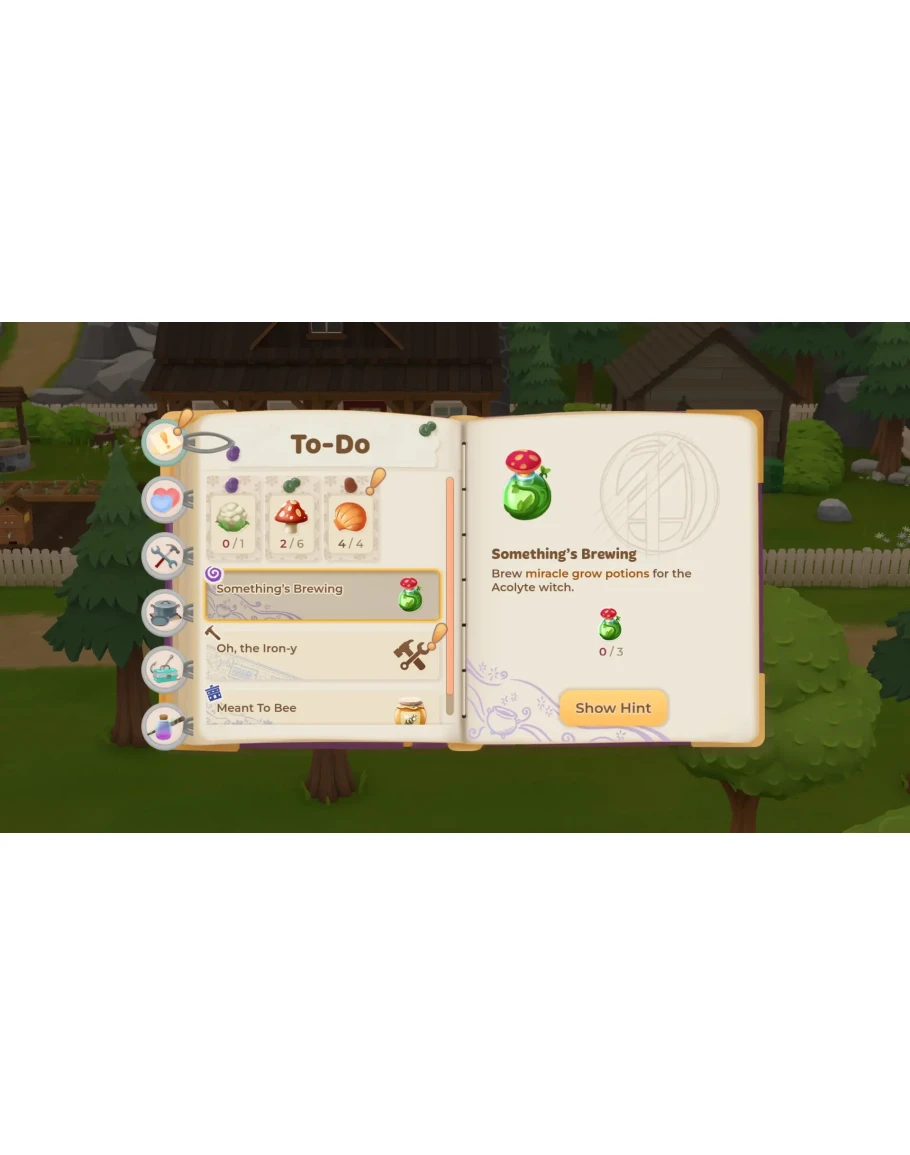The height and width of the screenshot is (1155, 910).
Task: Switch to the hammer and wrench tab
Action: [163, 555]
